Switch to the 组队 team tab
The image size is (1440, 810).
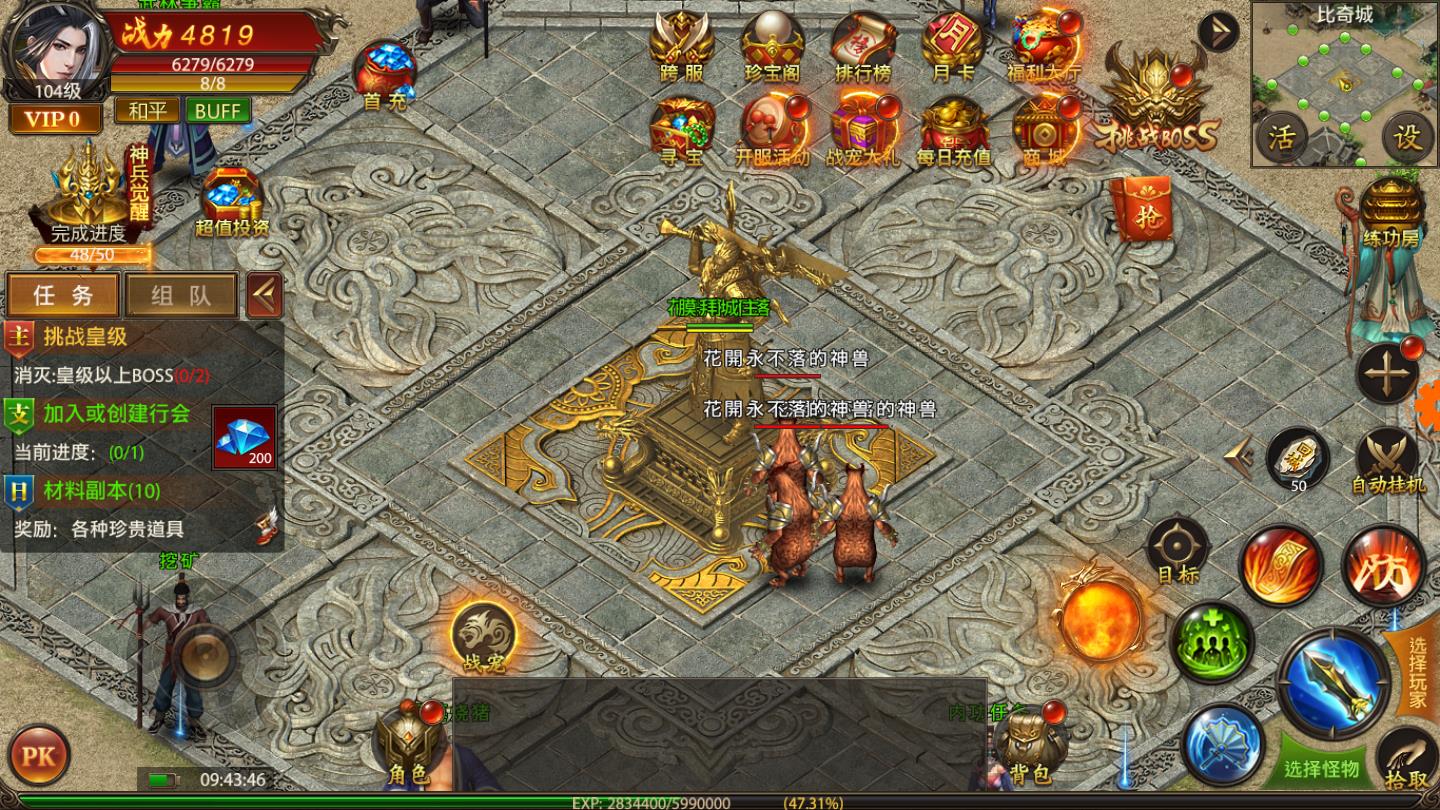tap(180, 295)
